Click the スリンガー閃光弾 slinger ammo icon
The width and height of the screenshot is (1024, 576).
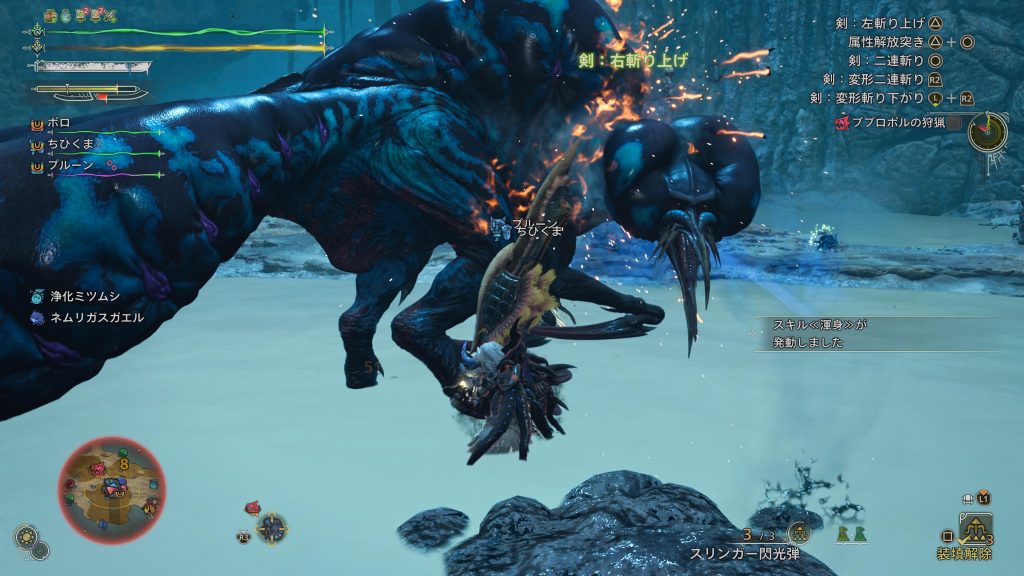[799, 534]
